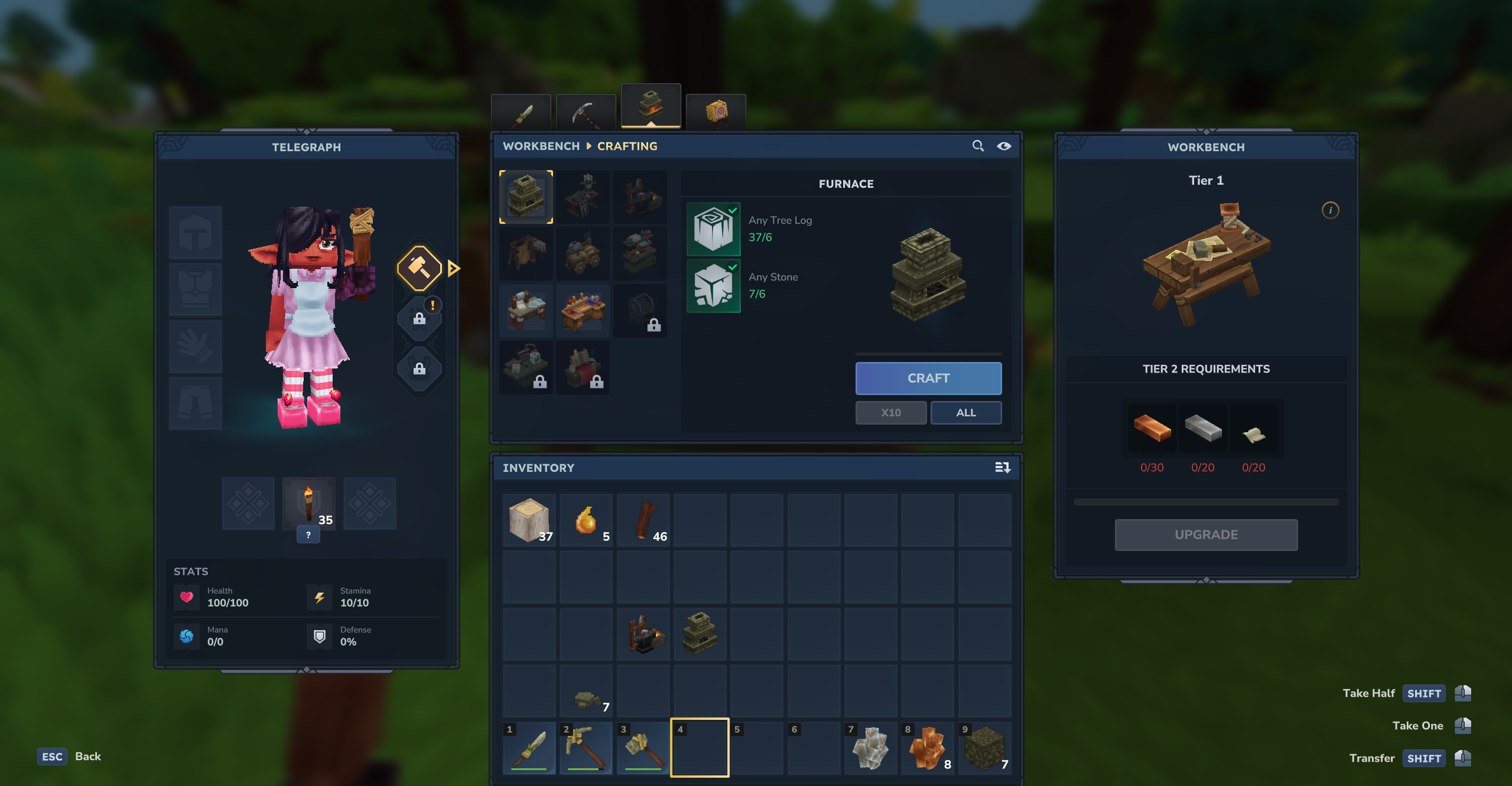Select the stack of 46 sticks
Viewport: 1512px width, 786px height.
pyautogui.click(x=643, y=520)
